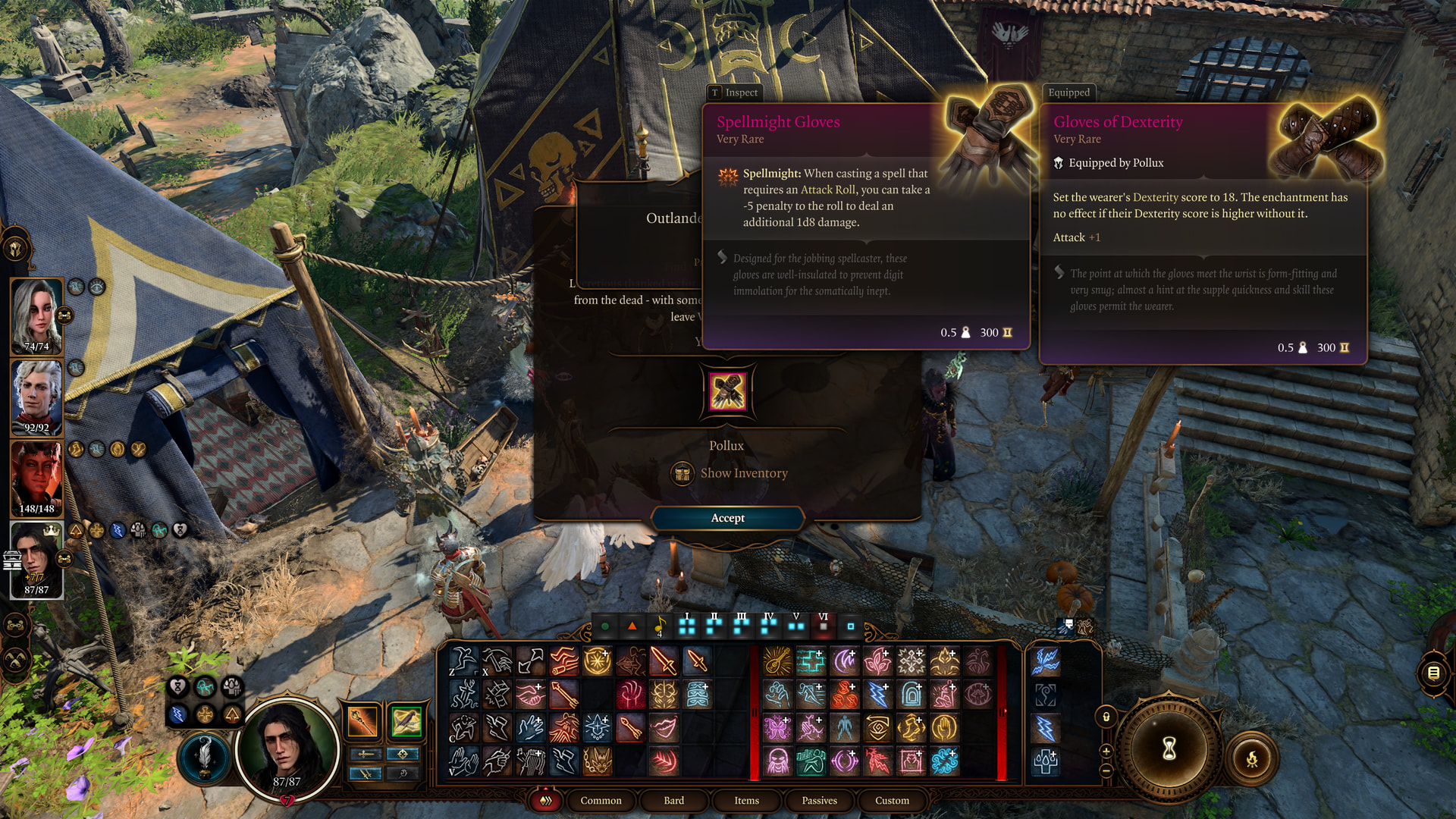Open the Items hotbar tab
Viewport: 1456px width, 819px height.
point(746,801)
